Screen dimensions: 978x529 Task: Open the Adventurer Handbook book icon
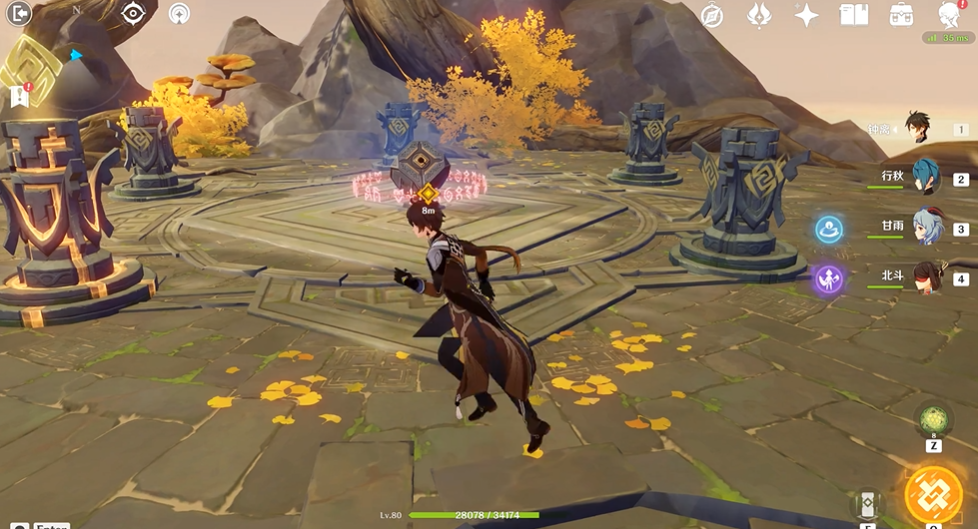(853, 15)
